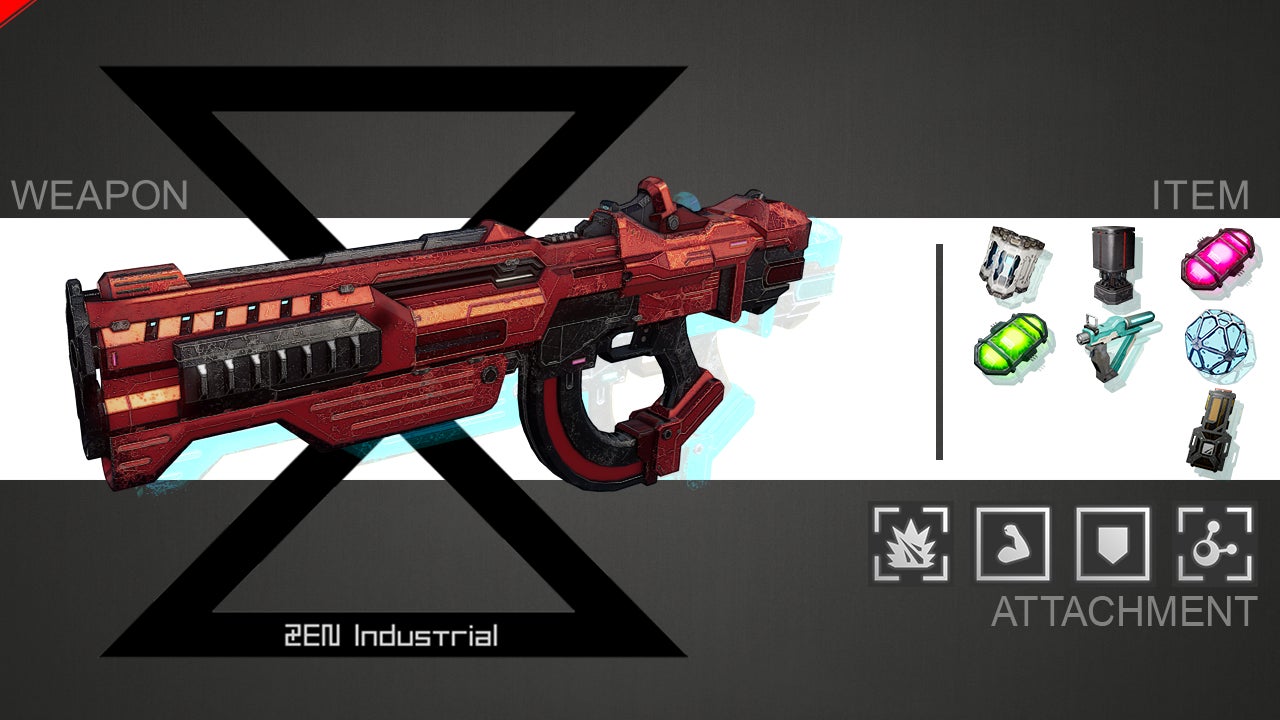Pick the shield attachment icon
1280x720 pixels.
[1113, 543]
